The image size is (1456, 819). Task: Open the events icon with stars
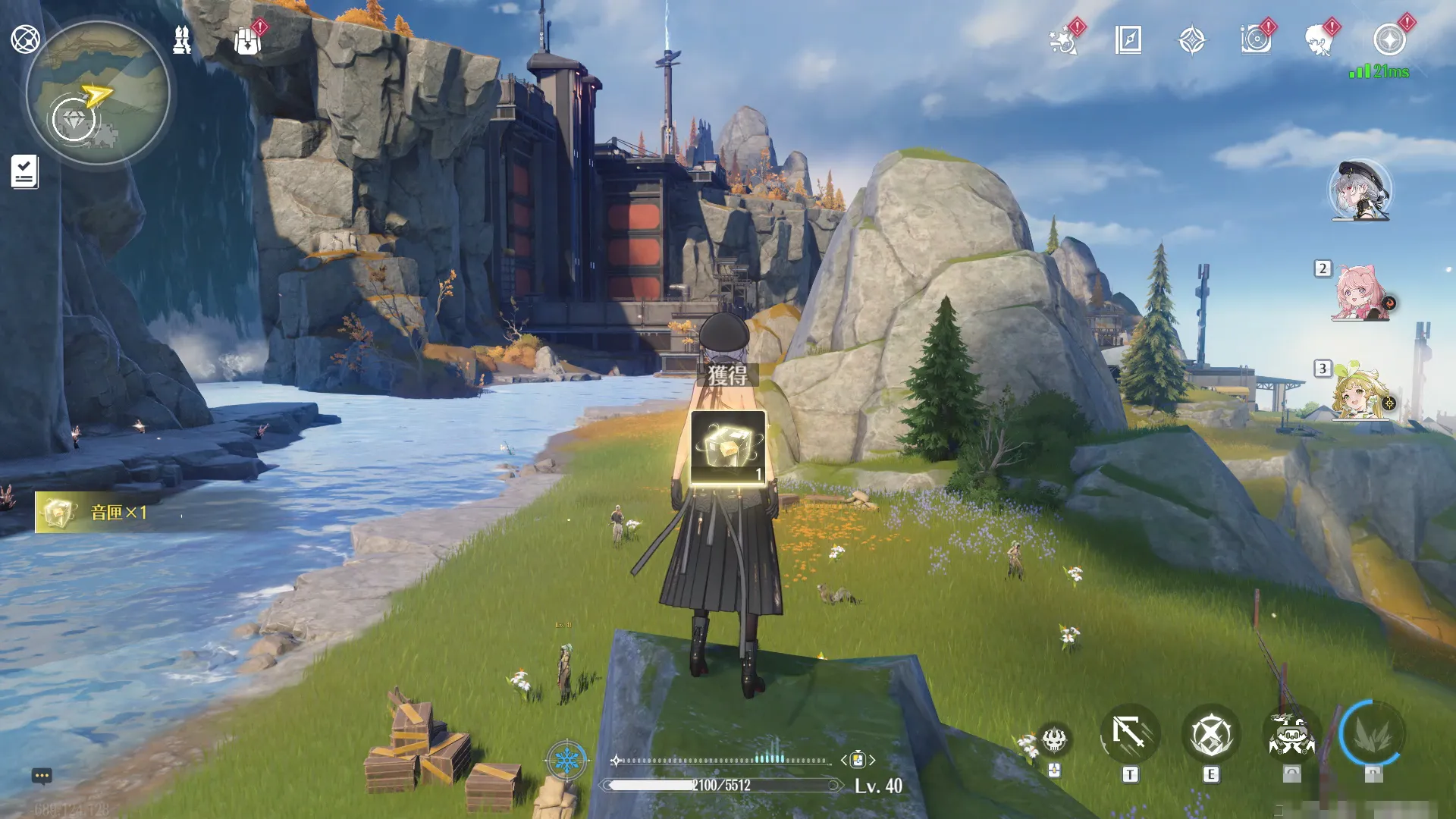1064,40
